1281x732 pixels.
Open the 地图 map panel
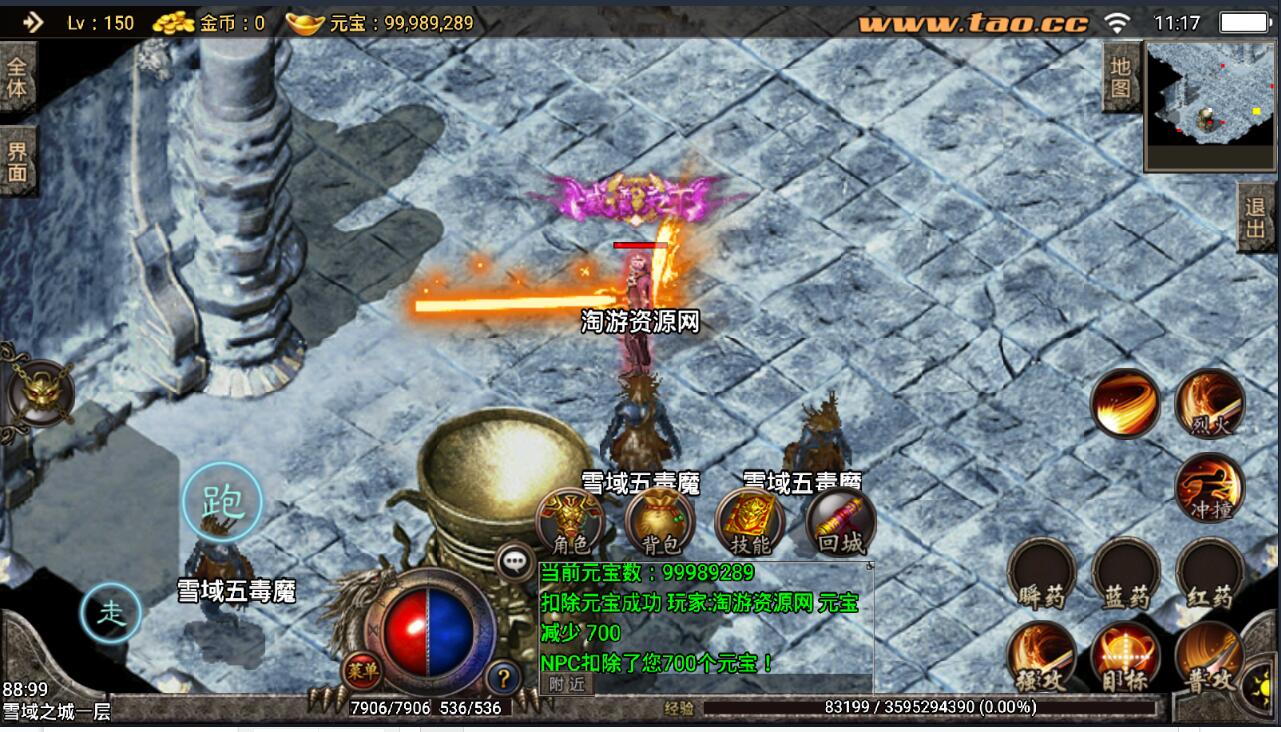[x=1120, y=78]
